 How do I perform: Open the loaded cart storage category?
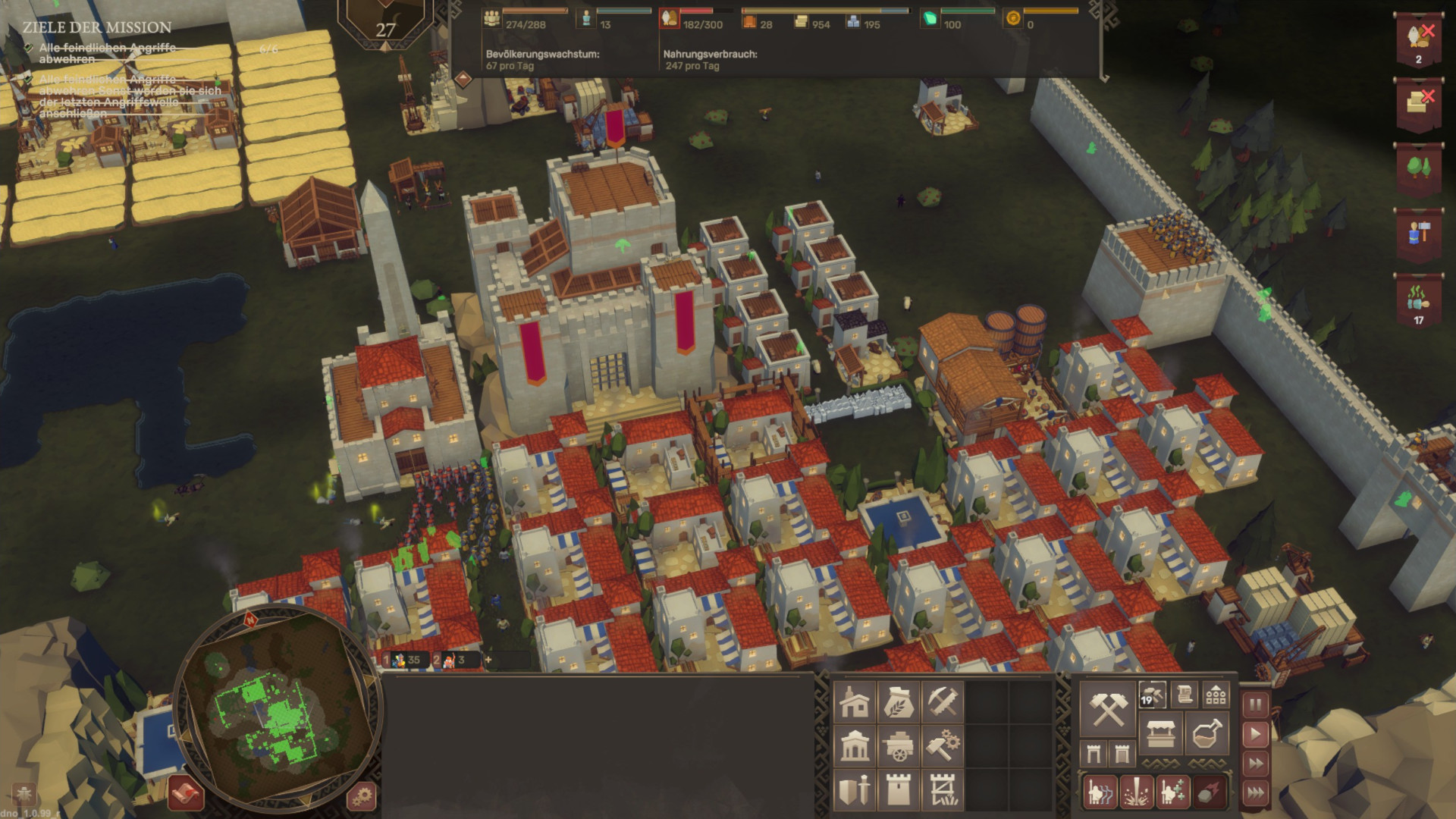[899, 747]
